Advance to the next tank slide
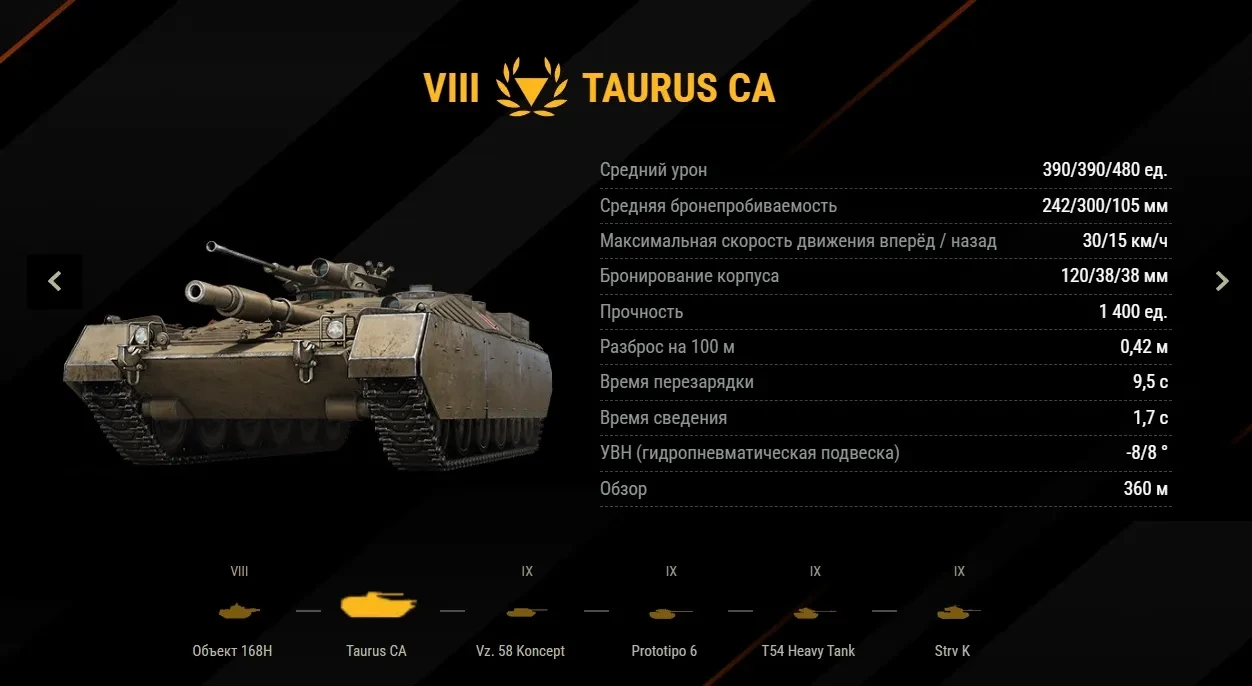The width and height of the screenshot is (1252, 686). tap(1221, 282)
